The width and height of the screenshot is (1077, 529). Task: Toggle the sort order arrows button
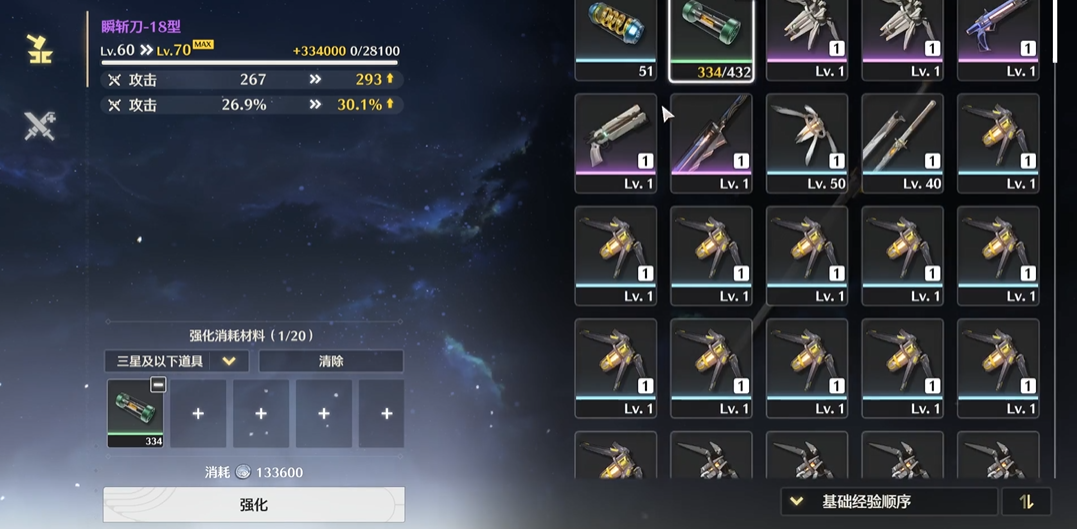(1027, 502)
